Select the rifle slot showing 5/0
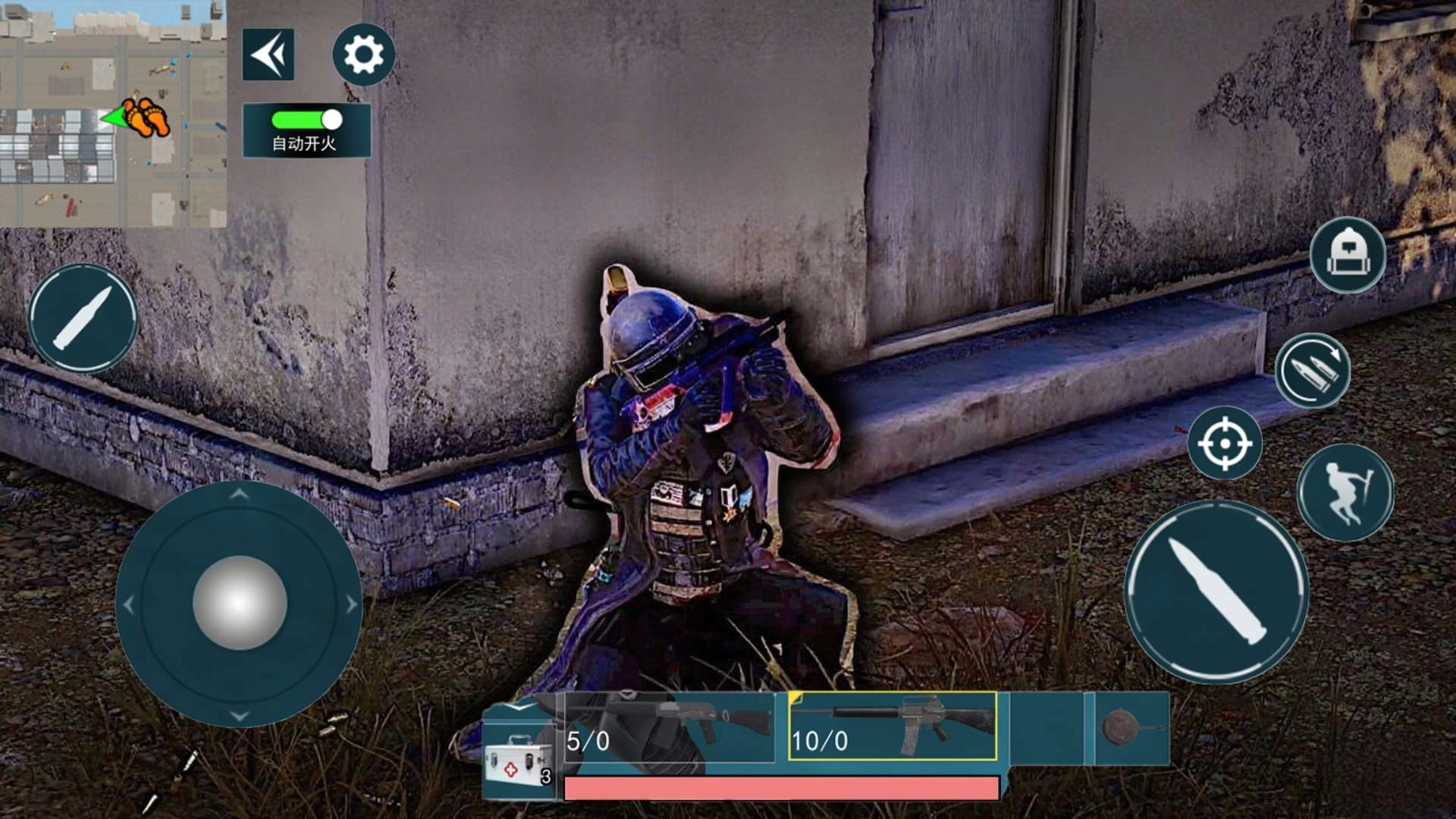 pyautogui.click(x=669, y=726)
